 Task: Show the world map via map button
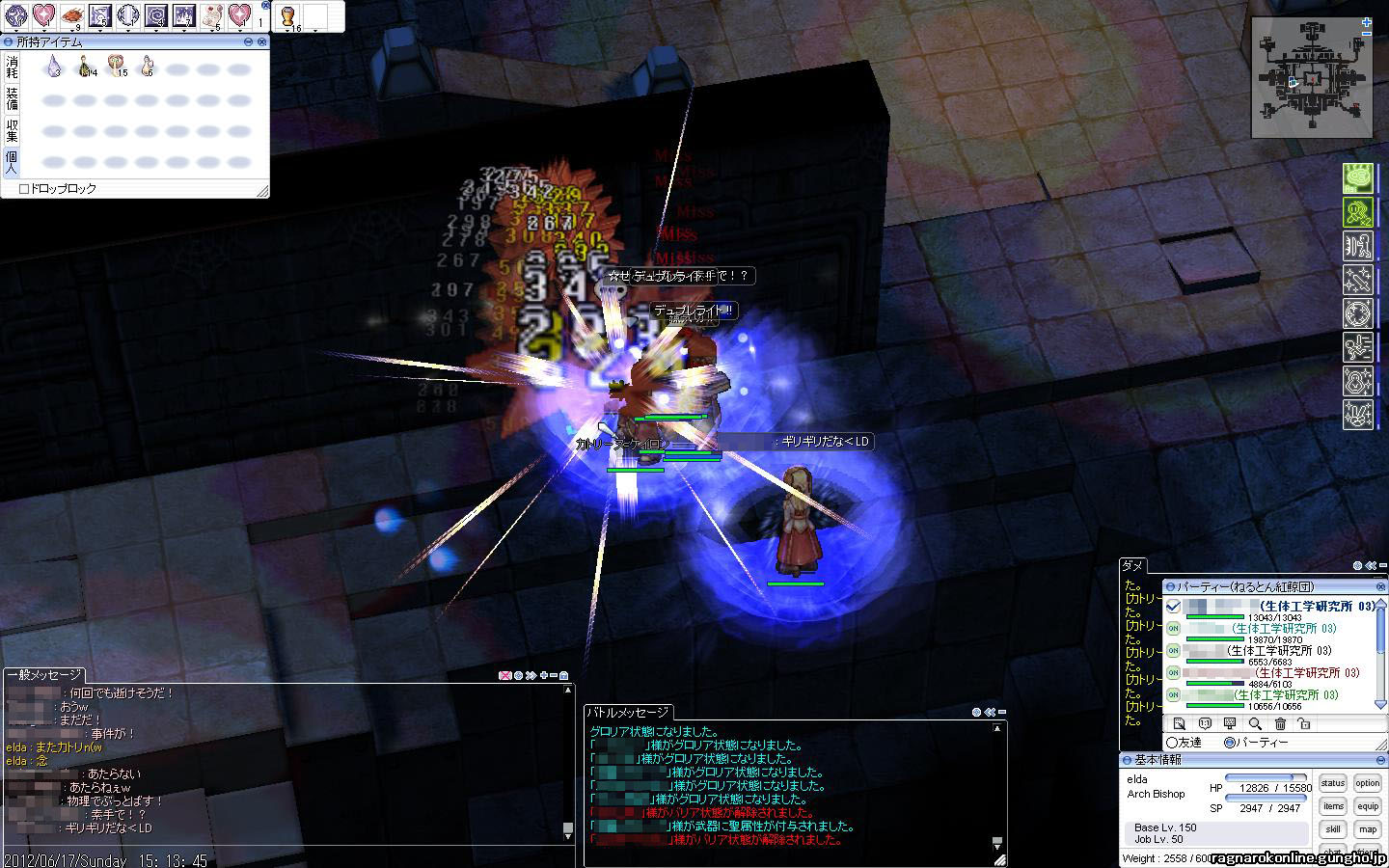pyautogui.click(x=1367, y=829)
